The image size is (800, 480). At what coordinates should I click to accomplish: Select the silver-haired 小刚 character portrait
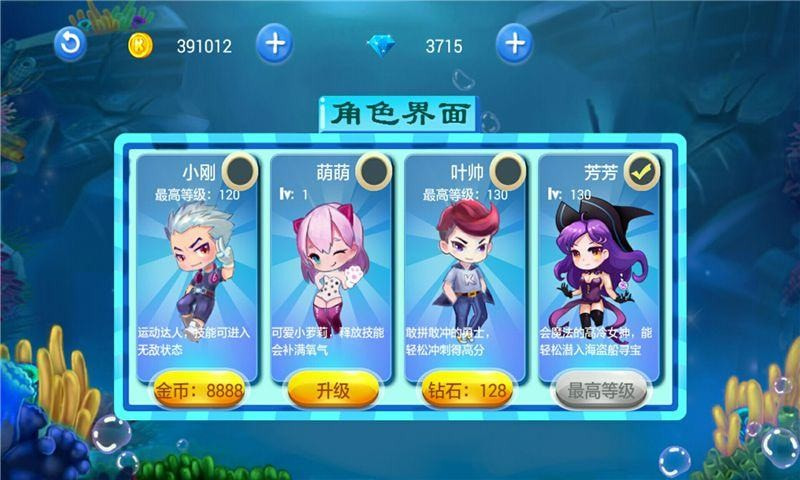196,260
